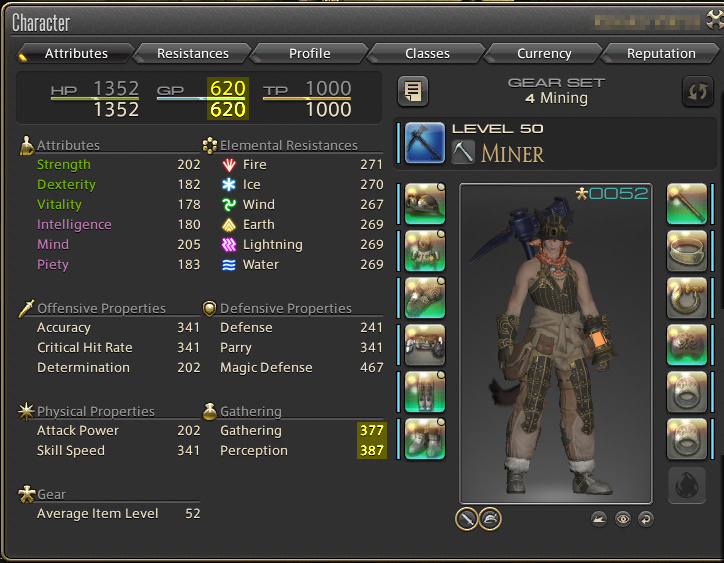Click the update gear set arrows button
Image resolution: width=724 pixels, height=563 pixels.
(x=696, y=92)
